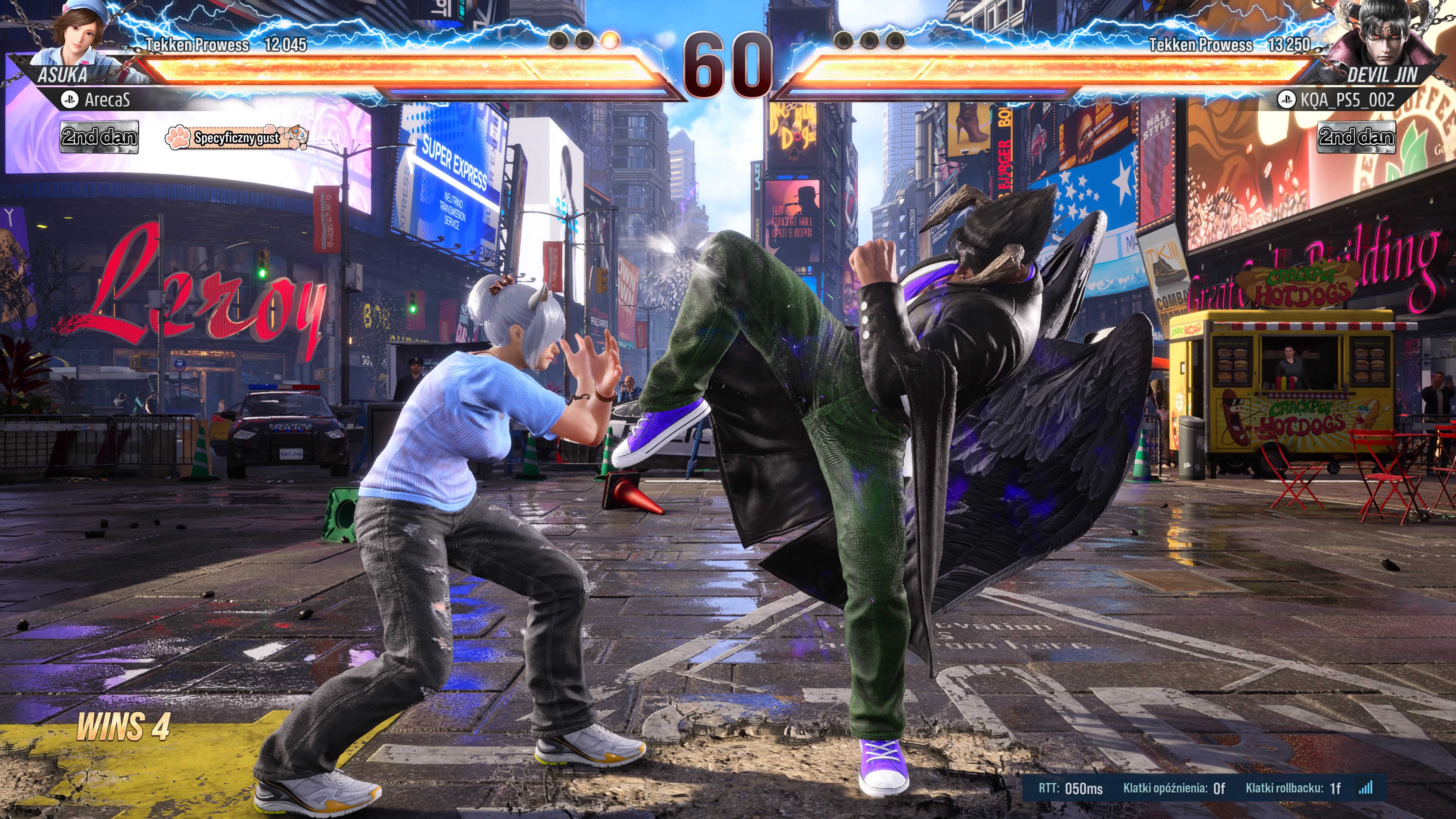Click Asuka's 2nd dan rank badge
Screen dimensions: 1456x819
[99, 137]
